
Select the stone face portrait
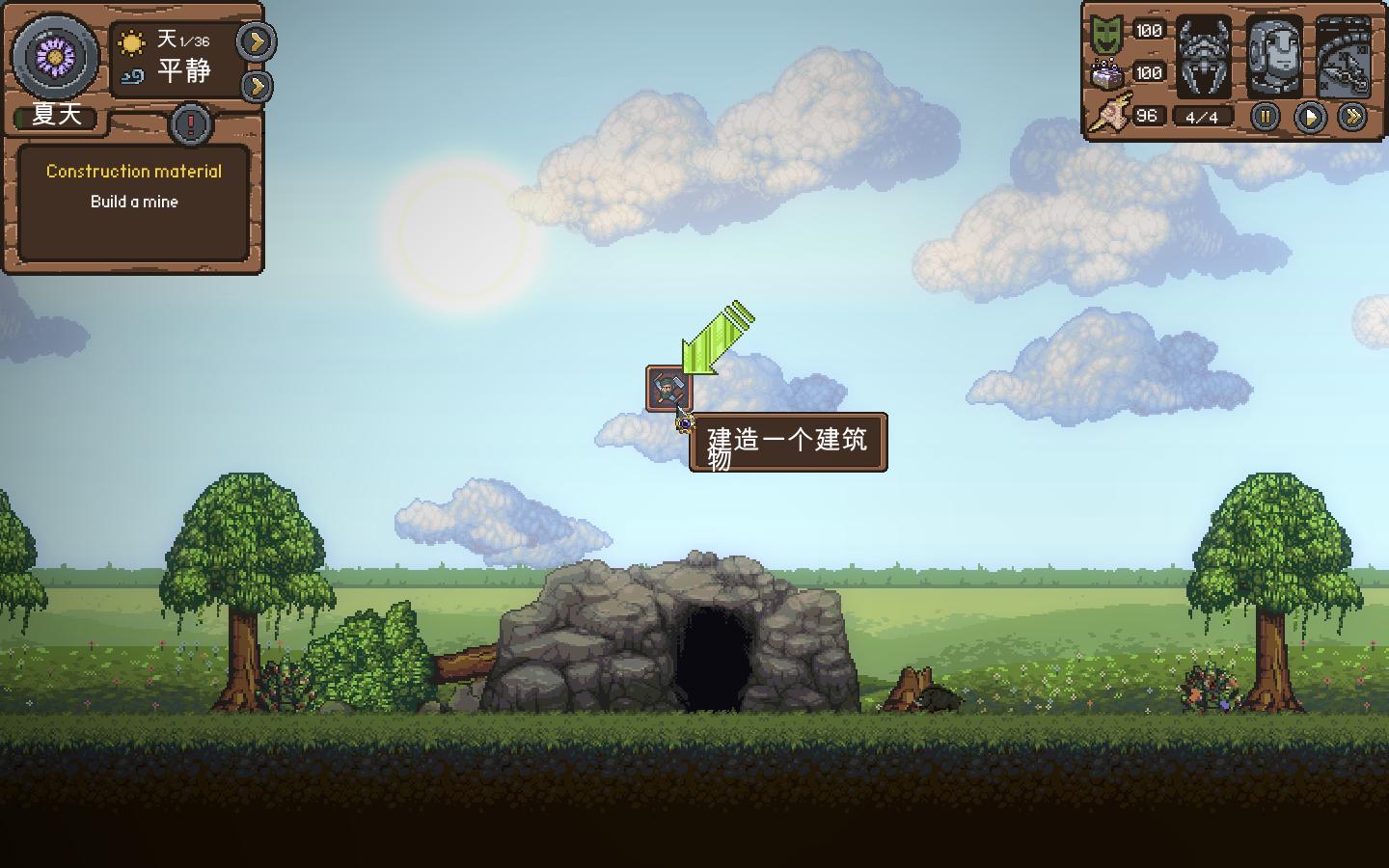click(x=1273, y=57)
